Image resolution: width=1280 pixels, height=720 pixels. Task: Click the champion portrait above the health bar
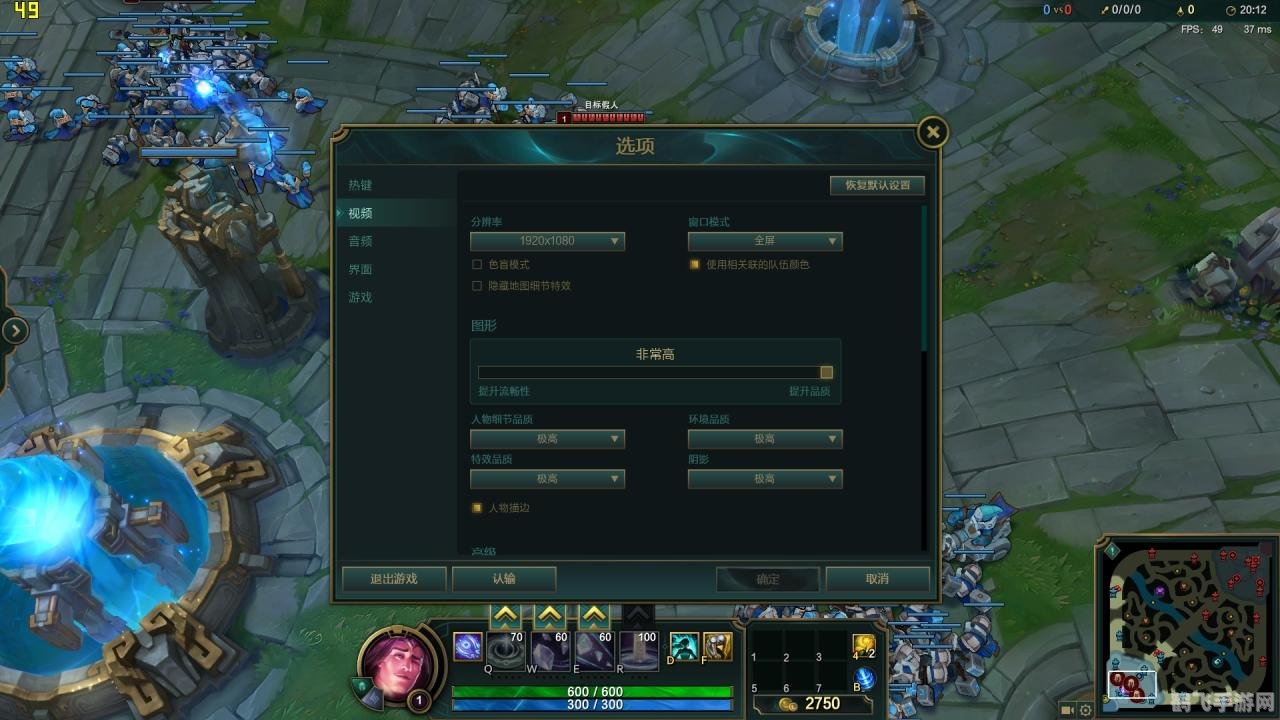point(396,668)
